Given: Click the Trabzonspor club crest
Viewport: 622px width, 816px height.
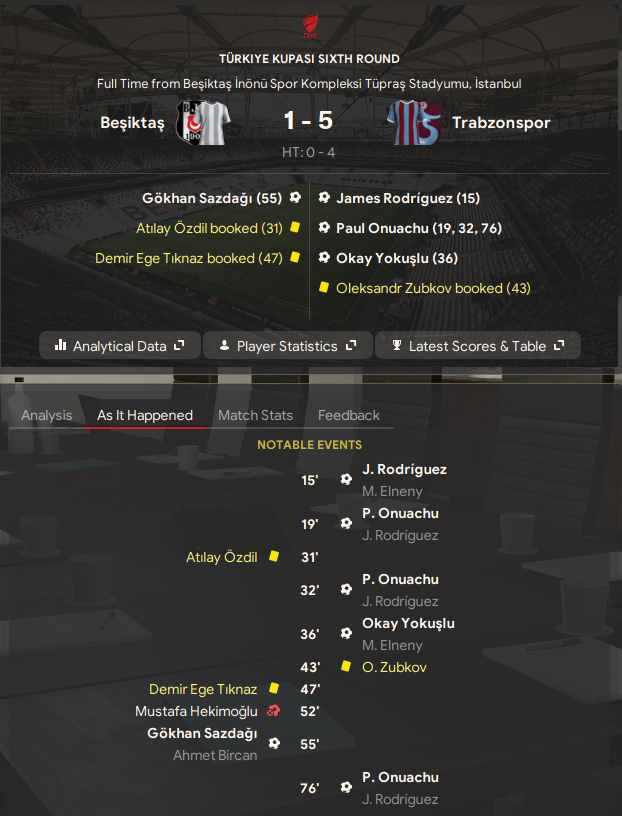Looking at the screenshot, I should tap(413, 123).
